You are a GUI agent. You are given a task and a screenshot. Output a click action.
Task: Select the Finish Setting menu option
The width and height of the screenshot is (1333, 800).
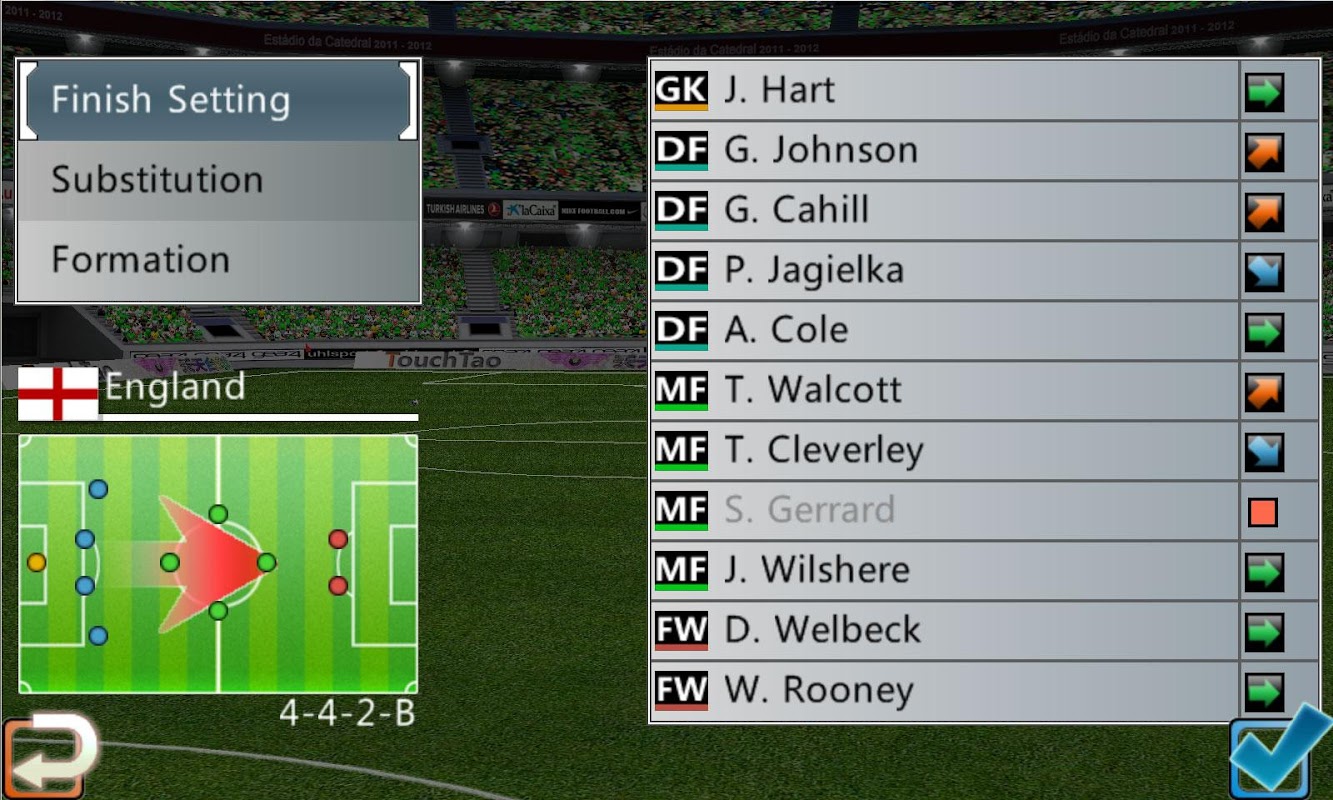tap(218, 100)
